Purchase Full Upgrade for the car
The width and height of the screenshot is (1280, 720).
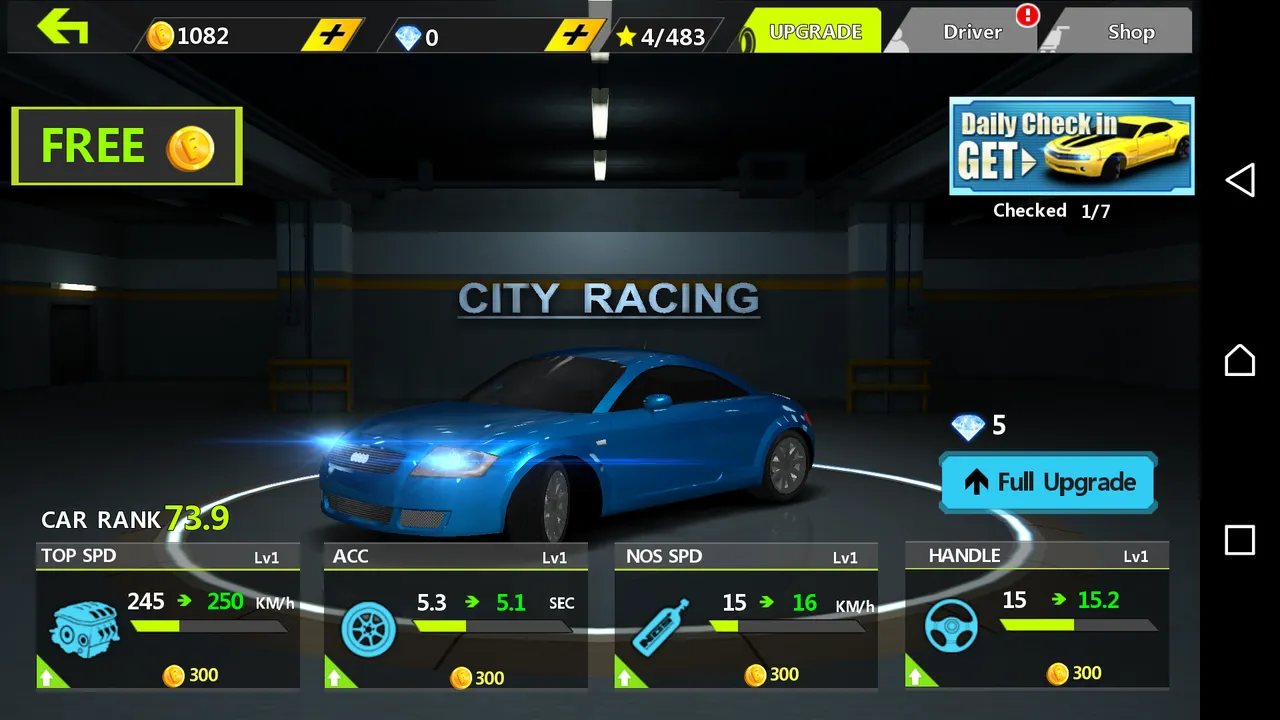pos(1048,482)
